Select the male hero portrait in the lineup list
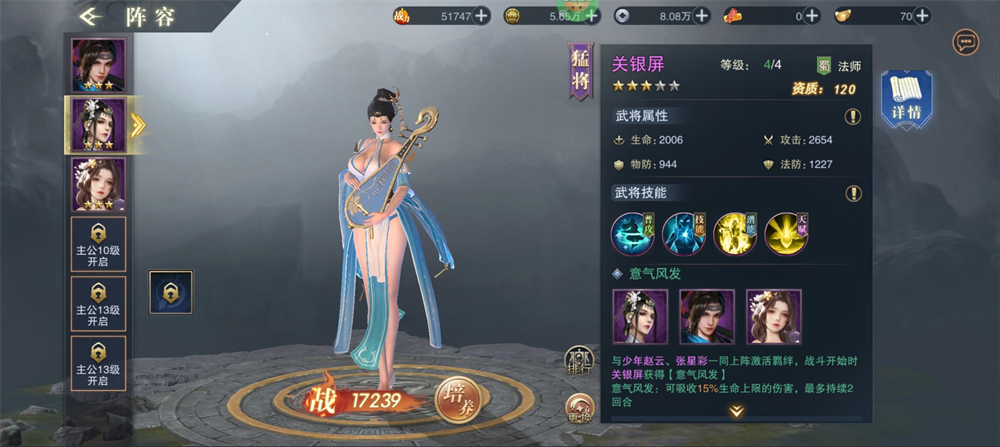The image size is (1000, 447). [x=98, y=65]
